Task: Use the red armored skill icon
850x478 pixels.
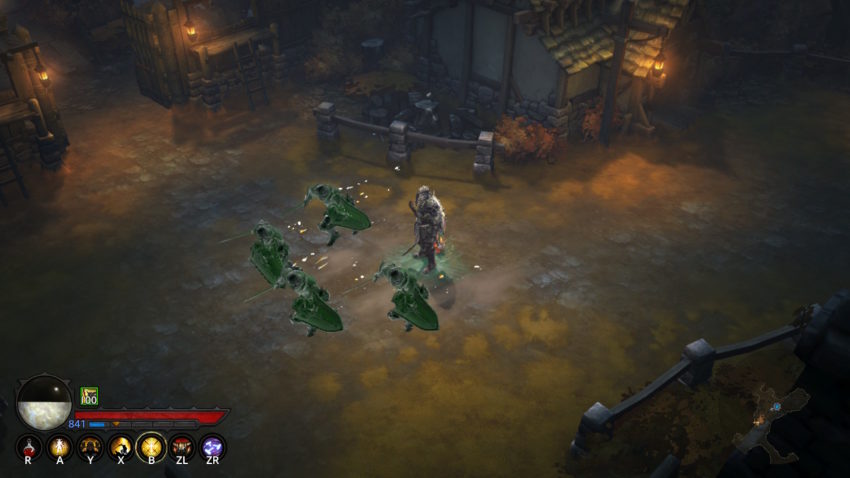Action: click(182, 446)
